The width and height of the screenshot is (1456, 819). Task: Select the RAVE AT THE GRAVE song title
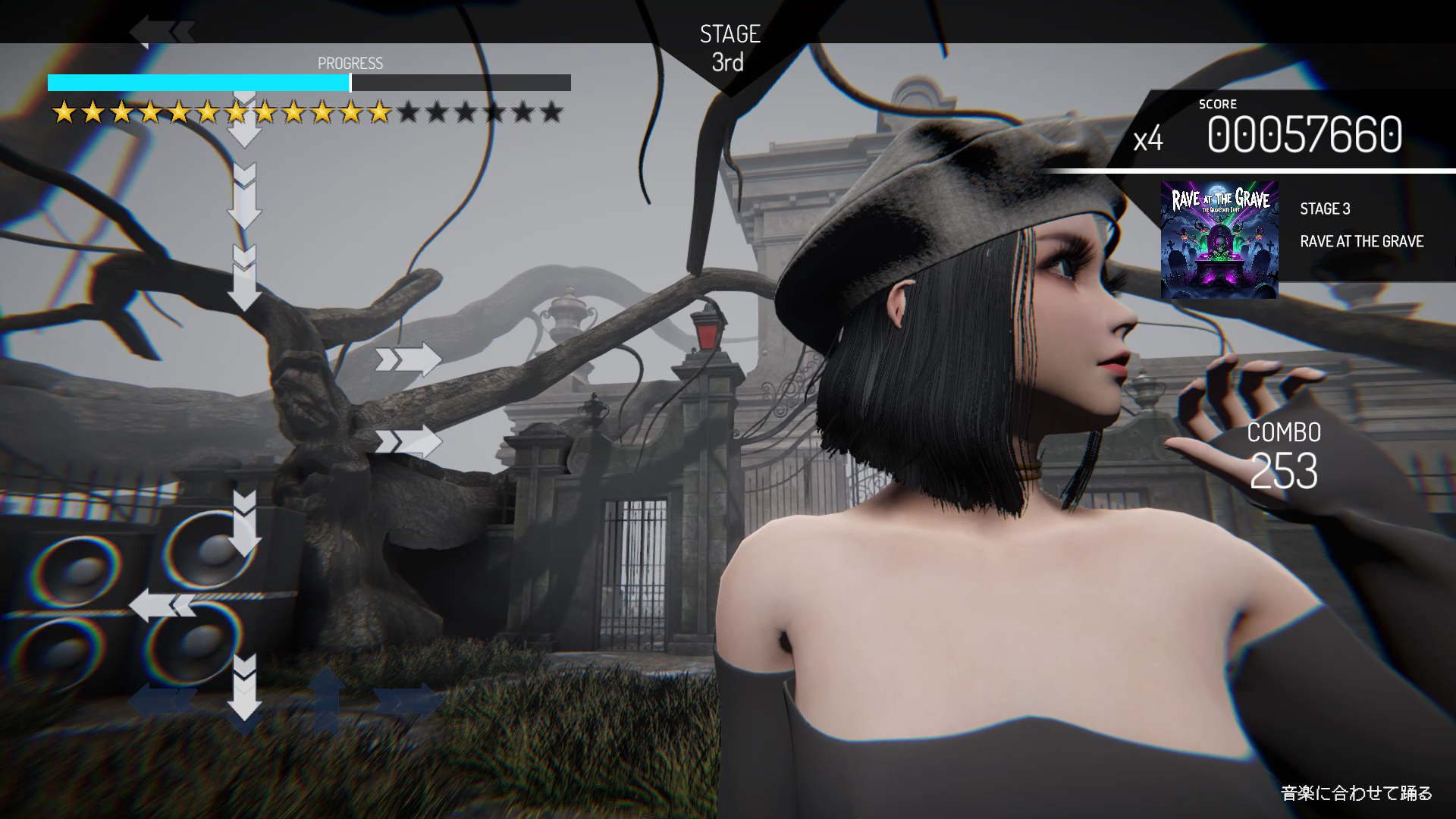[1363, 242]
